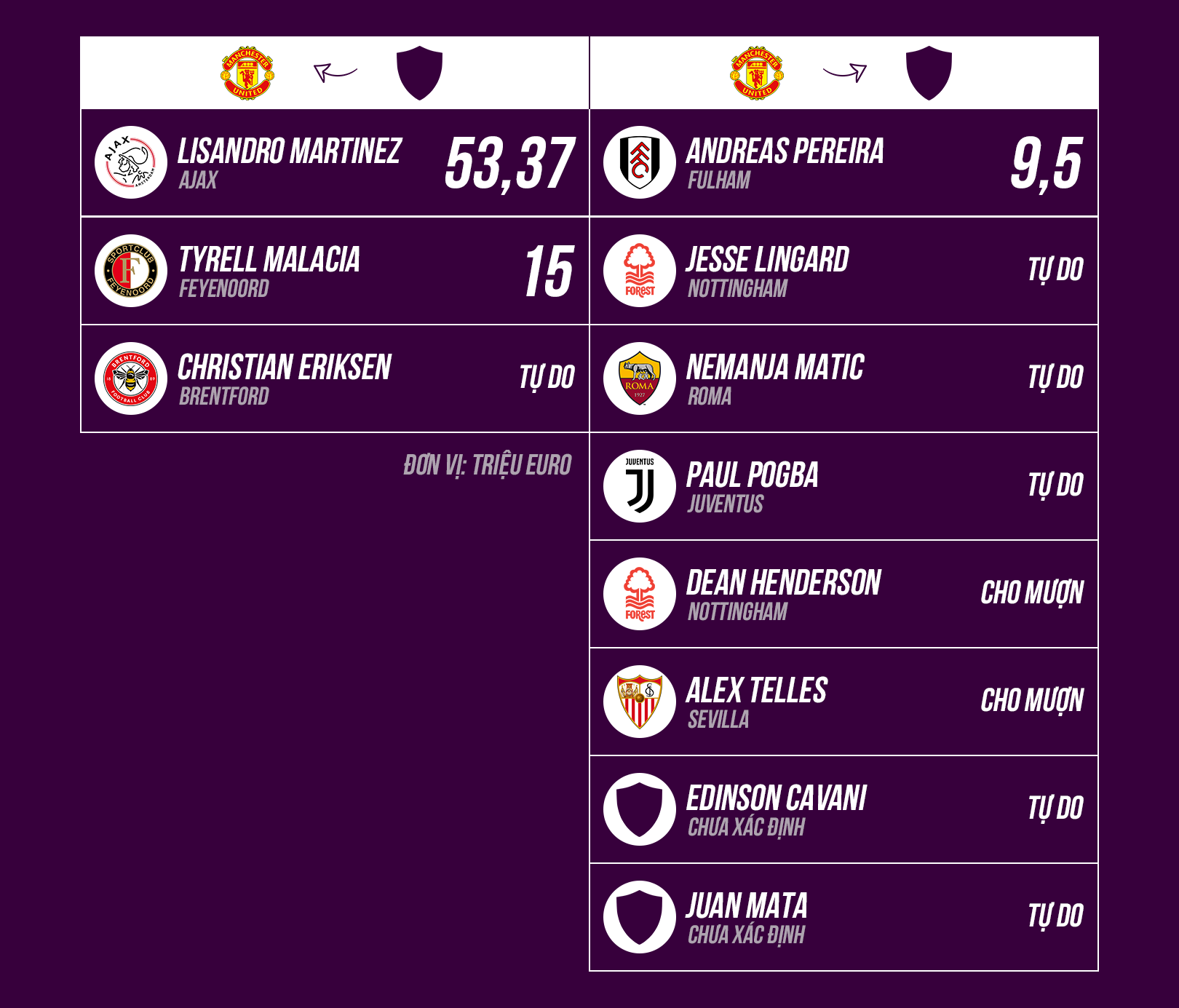
Task: Select the Fulham club crest
Action: 640,162
